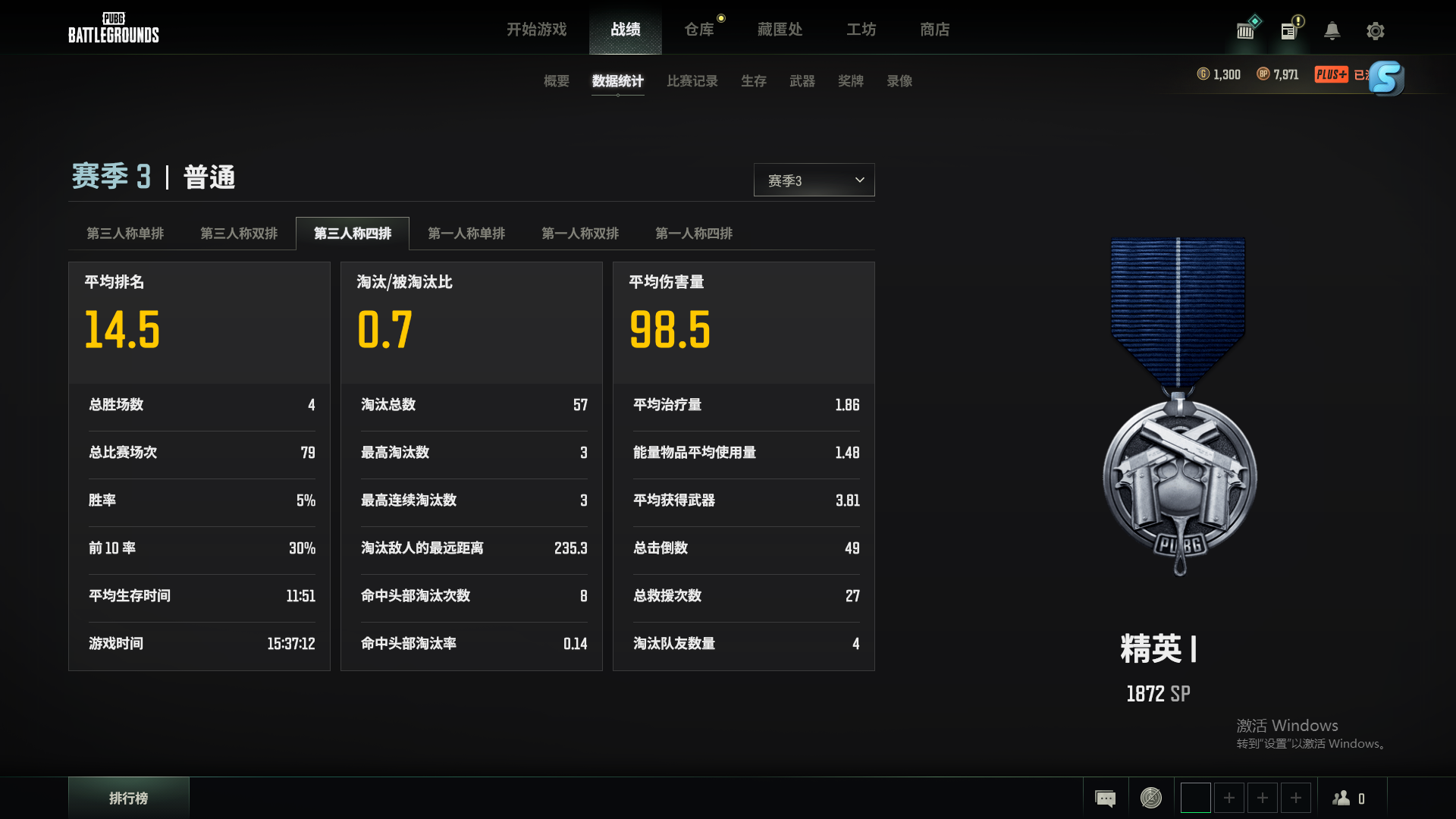Select the 工坊 workshop menu

point(861,30)
